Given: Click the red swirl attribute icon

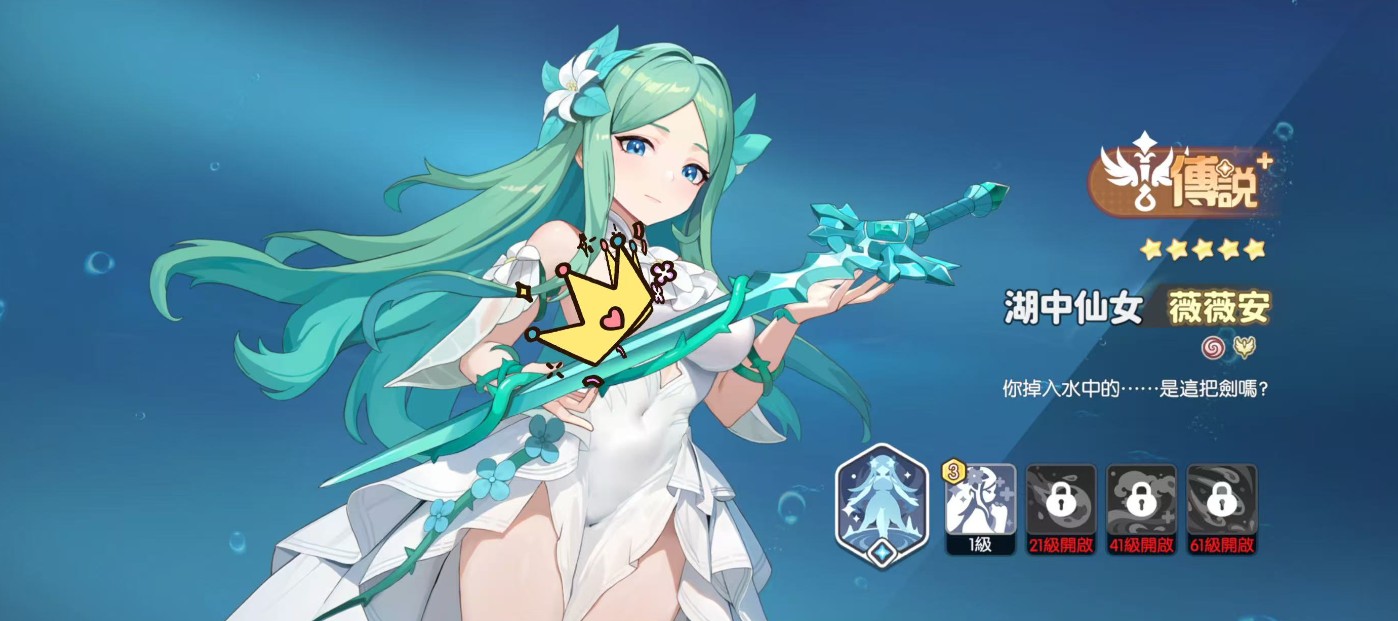Looking at the screenshot, I should click(x=1214, y=347).
